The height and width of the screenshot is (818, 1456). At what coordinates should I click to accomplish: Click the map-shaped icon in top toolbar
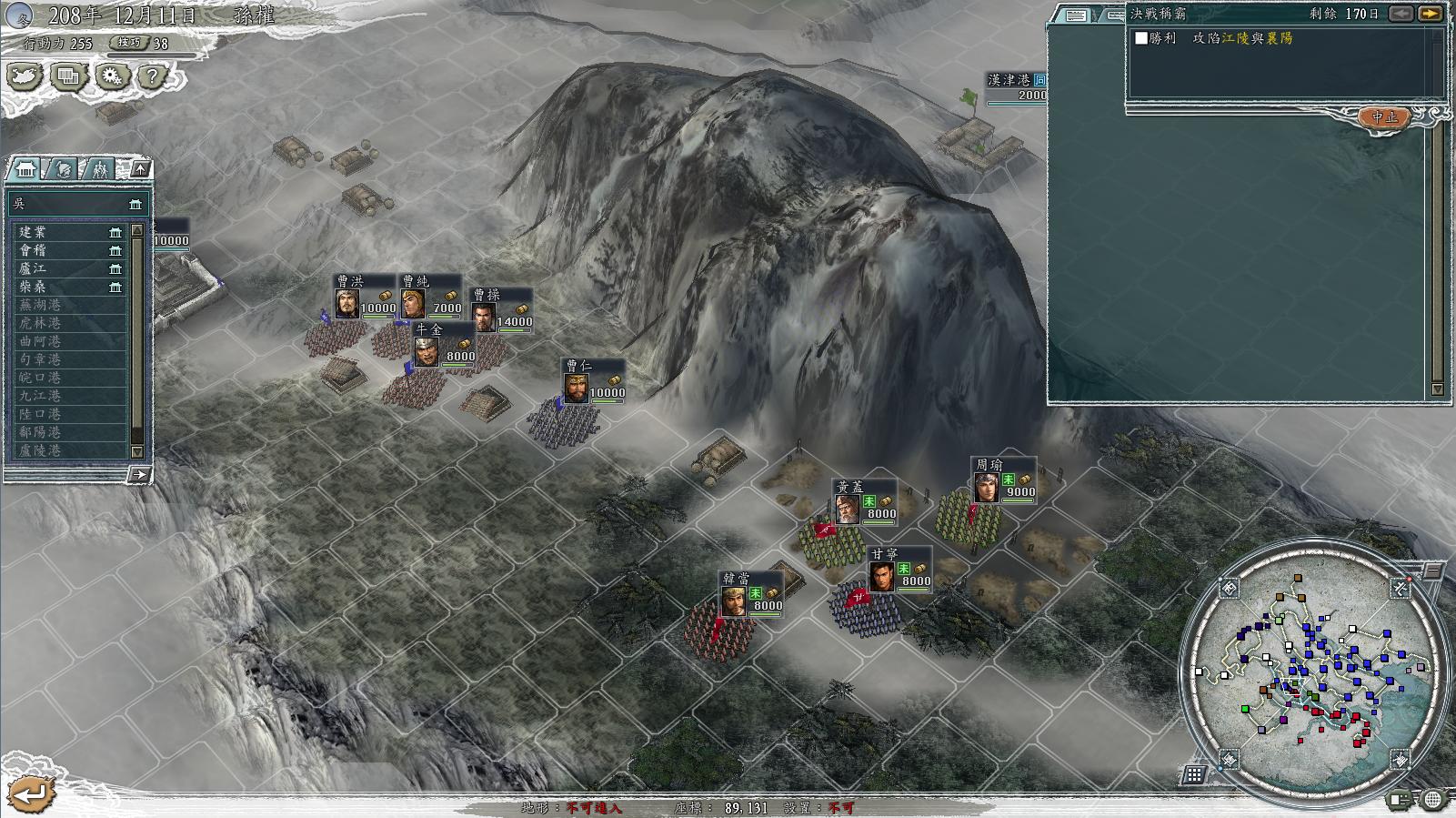tap(25, 77)
